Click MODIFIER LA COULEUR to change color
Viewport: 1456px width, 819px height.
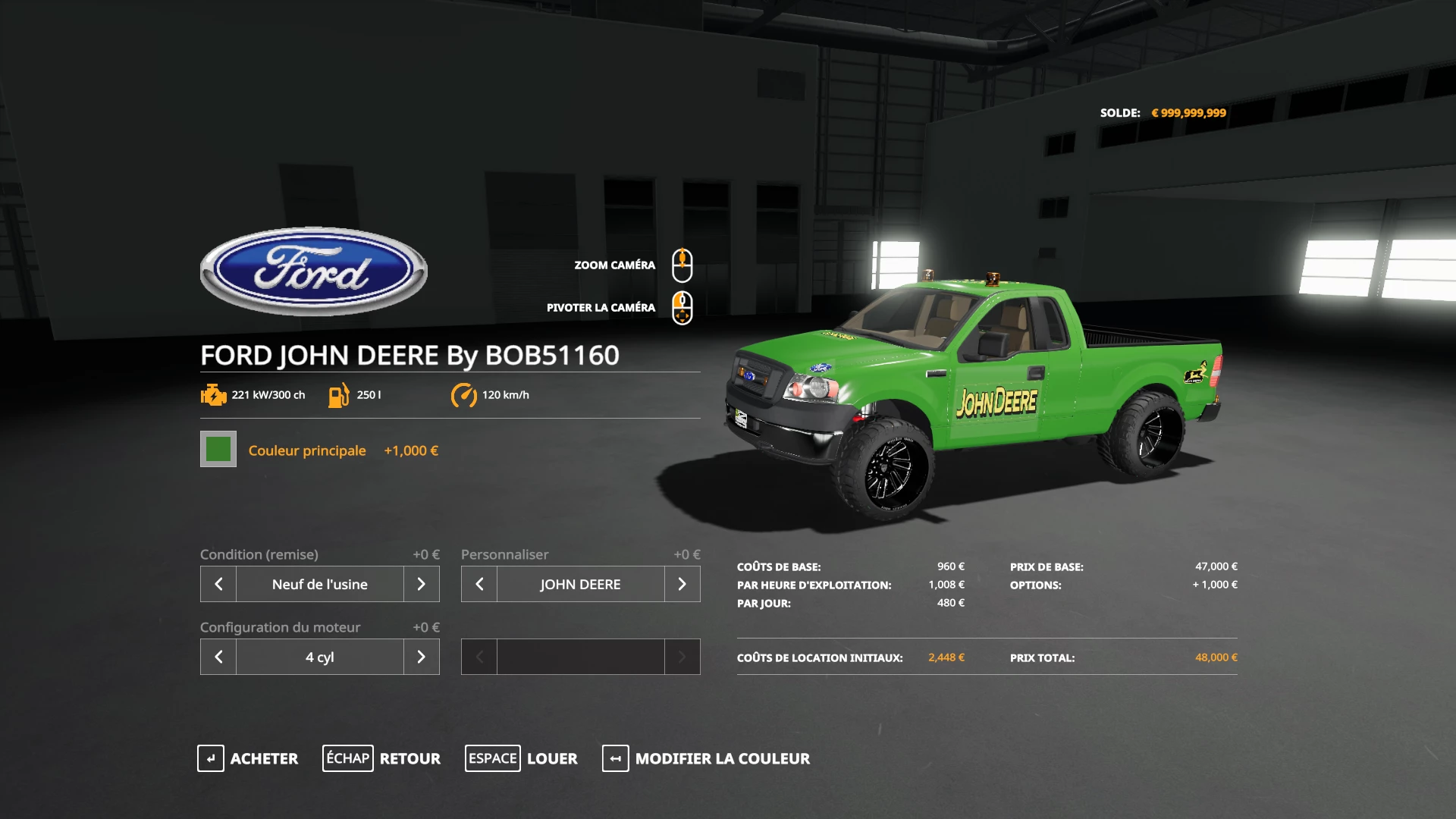click(722, 758)
